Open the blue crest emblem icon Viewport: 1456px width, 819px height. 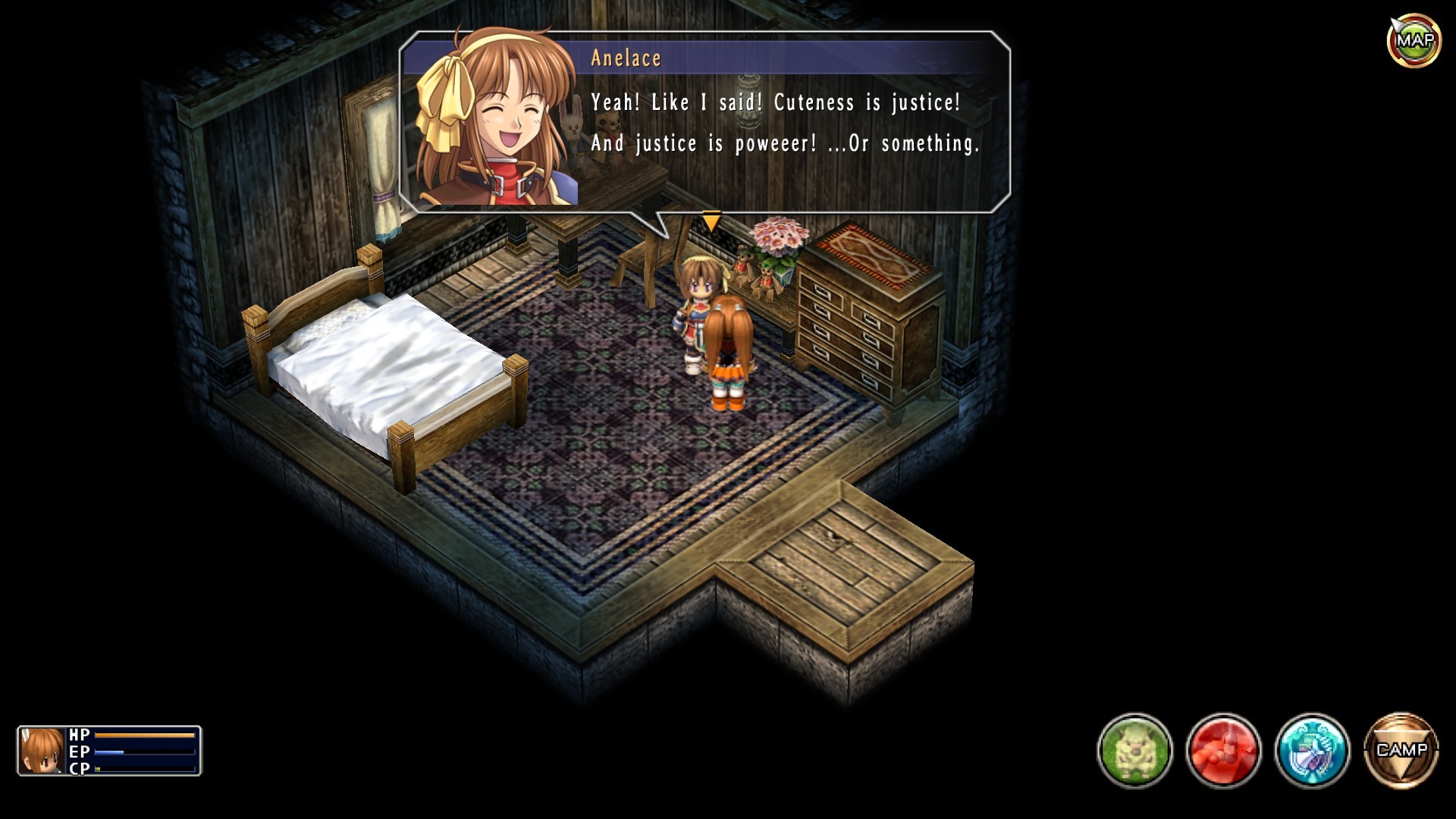tap(1312, 750)
